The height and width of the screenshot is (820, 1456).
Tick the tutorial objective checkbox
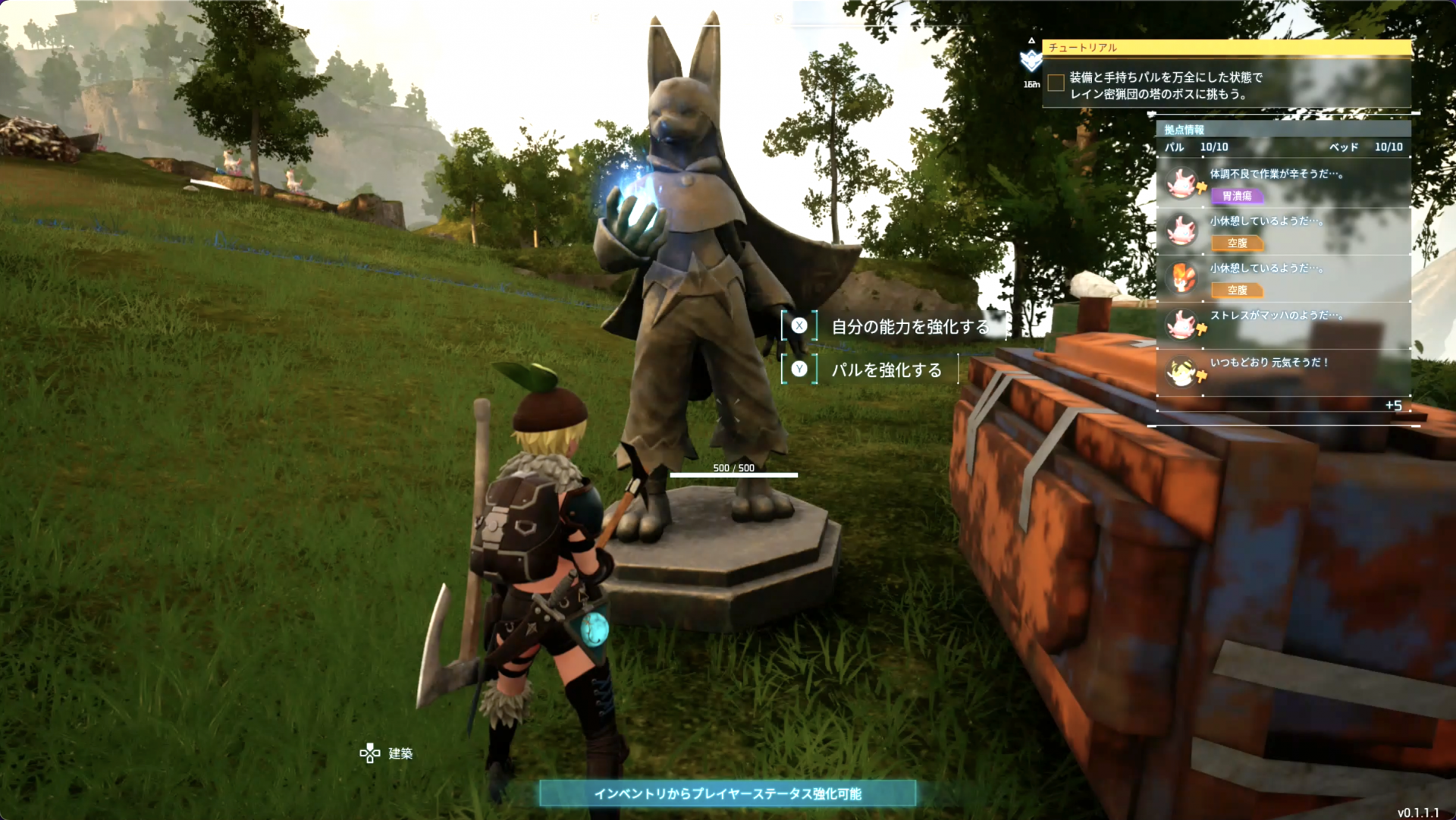tap(1056, 83)
